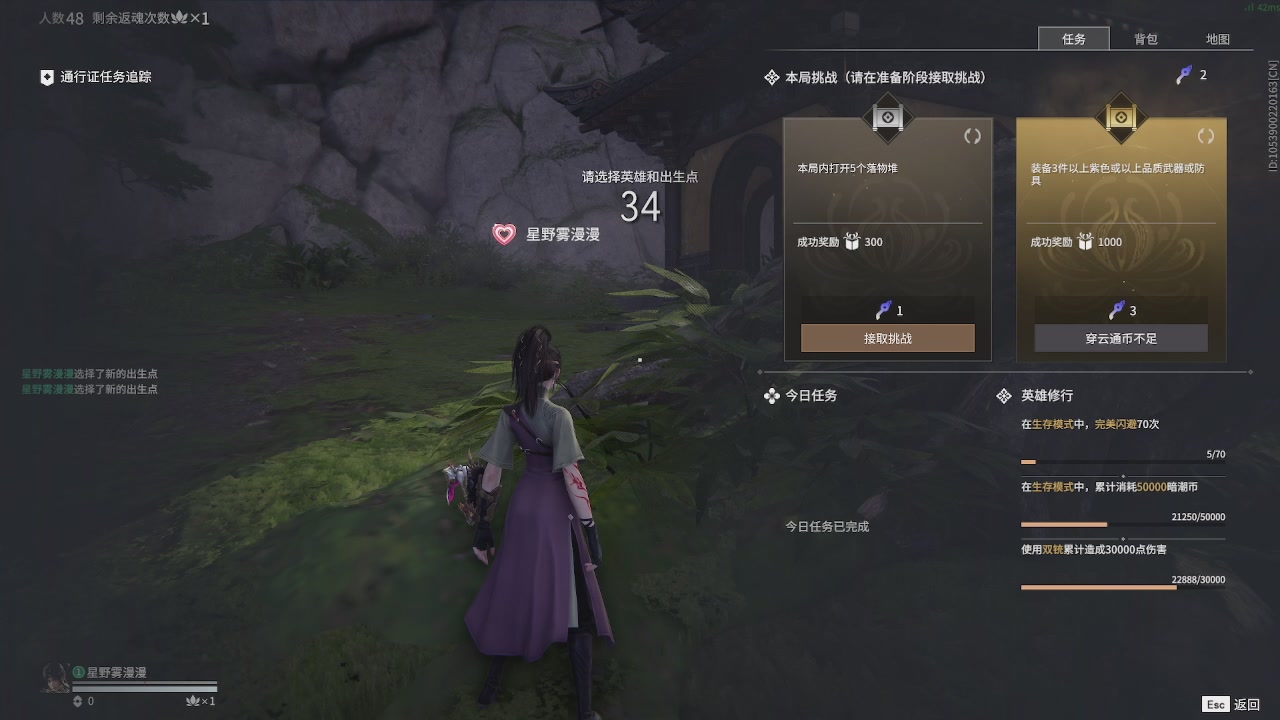Click the grayed 穿云通币不足 button
Viewport: 1280px width, 720px height.
[x=1120, y=338]
